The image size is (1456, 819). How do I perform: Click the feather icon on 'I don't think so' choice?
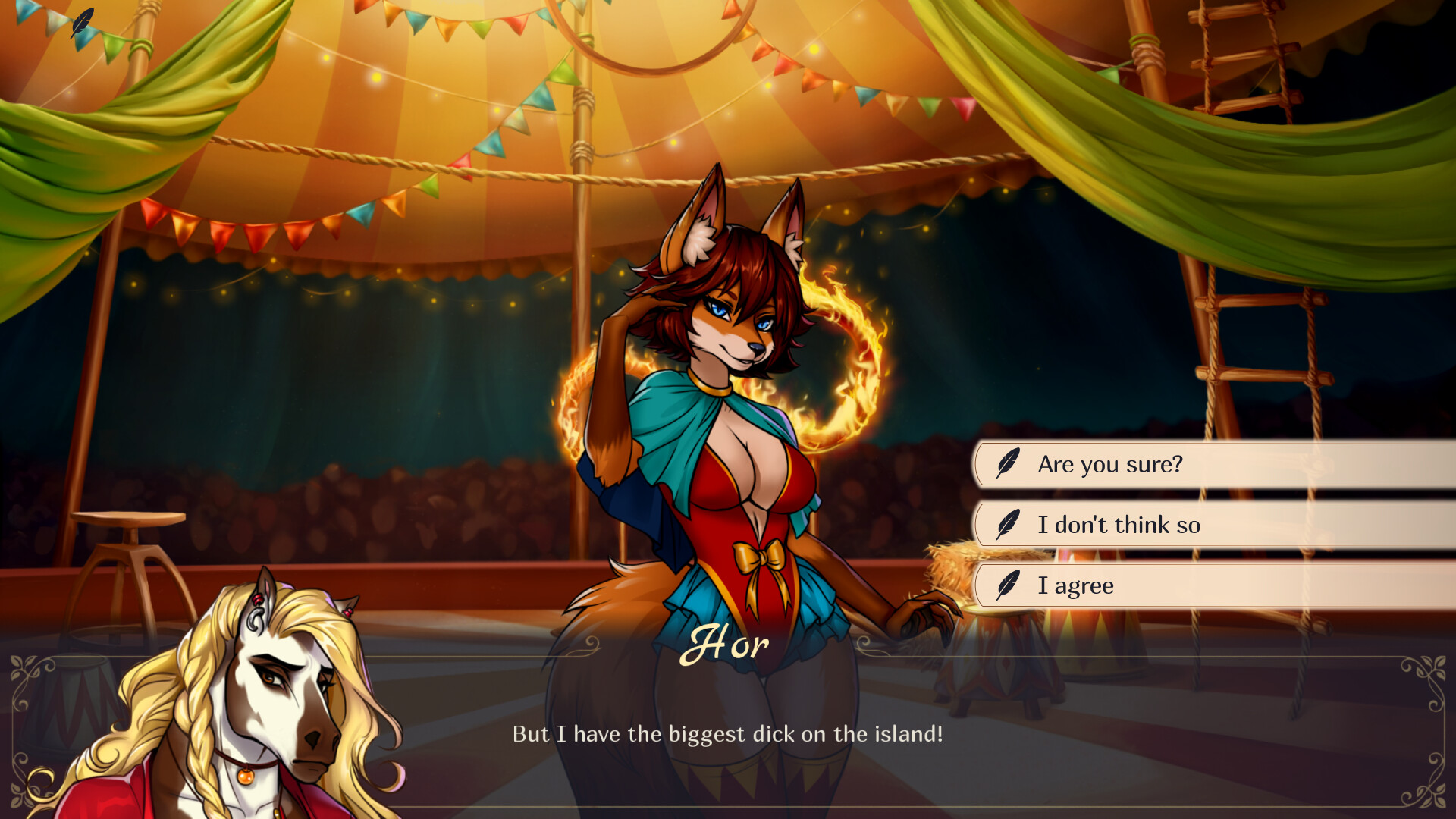tap(1006, 525)
